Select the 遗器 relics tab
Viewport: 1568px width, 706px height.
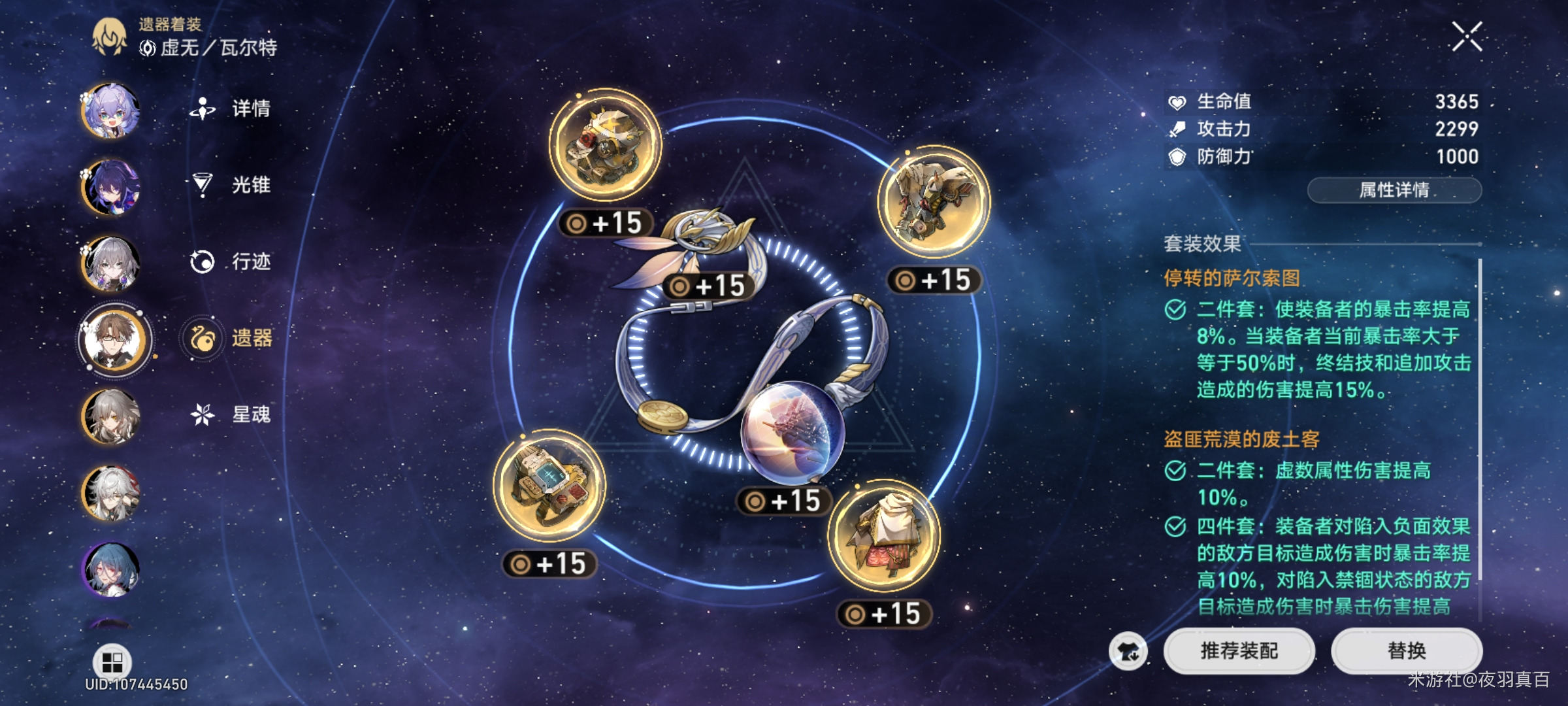[250, 338]
